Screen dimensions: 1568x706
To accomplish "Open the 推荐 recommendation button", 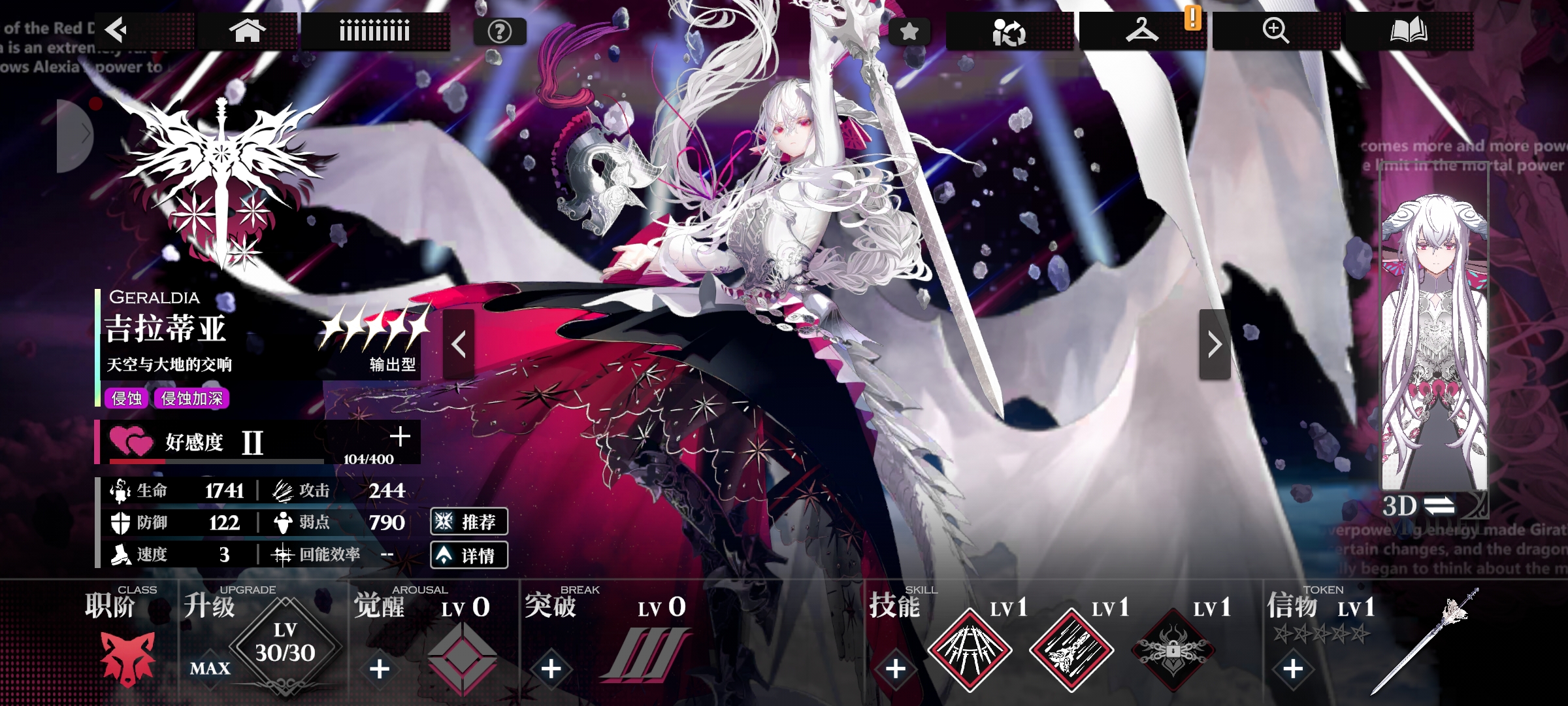I will coord(469,522).
